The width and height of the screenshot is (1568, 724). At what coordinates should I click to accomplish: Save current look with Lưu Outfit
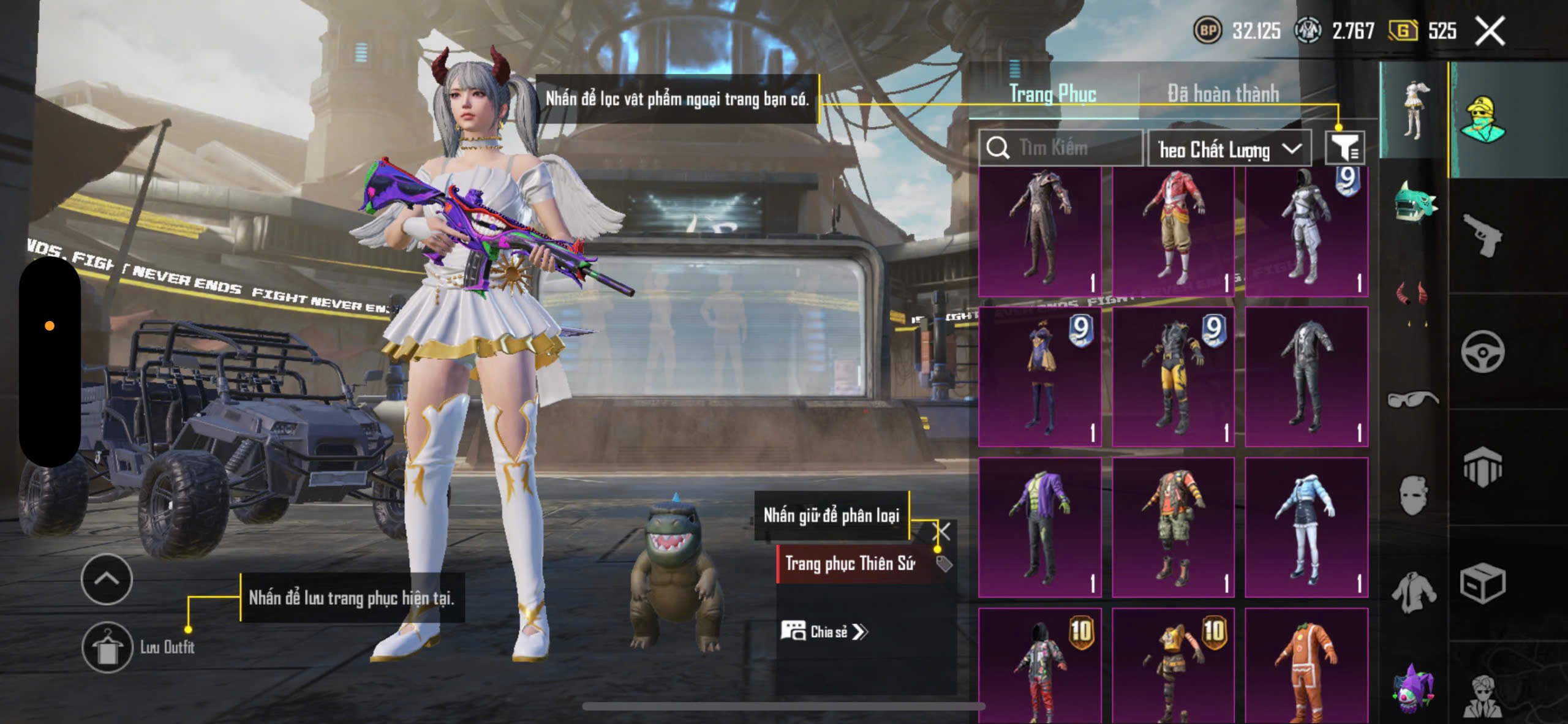(108, 647)
